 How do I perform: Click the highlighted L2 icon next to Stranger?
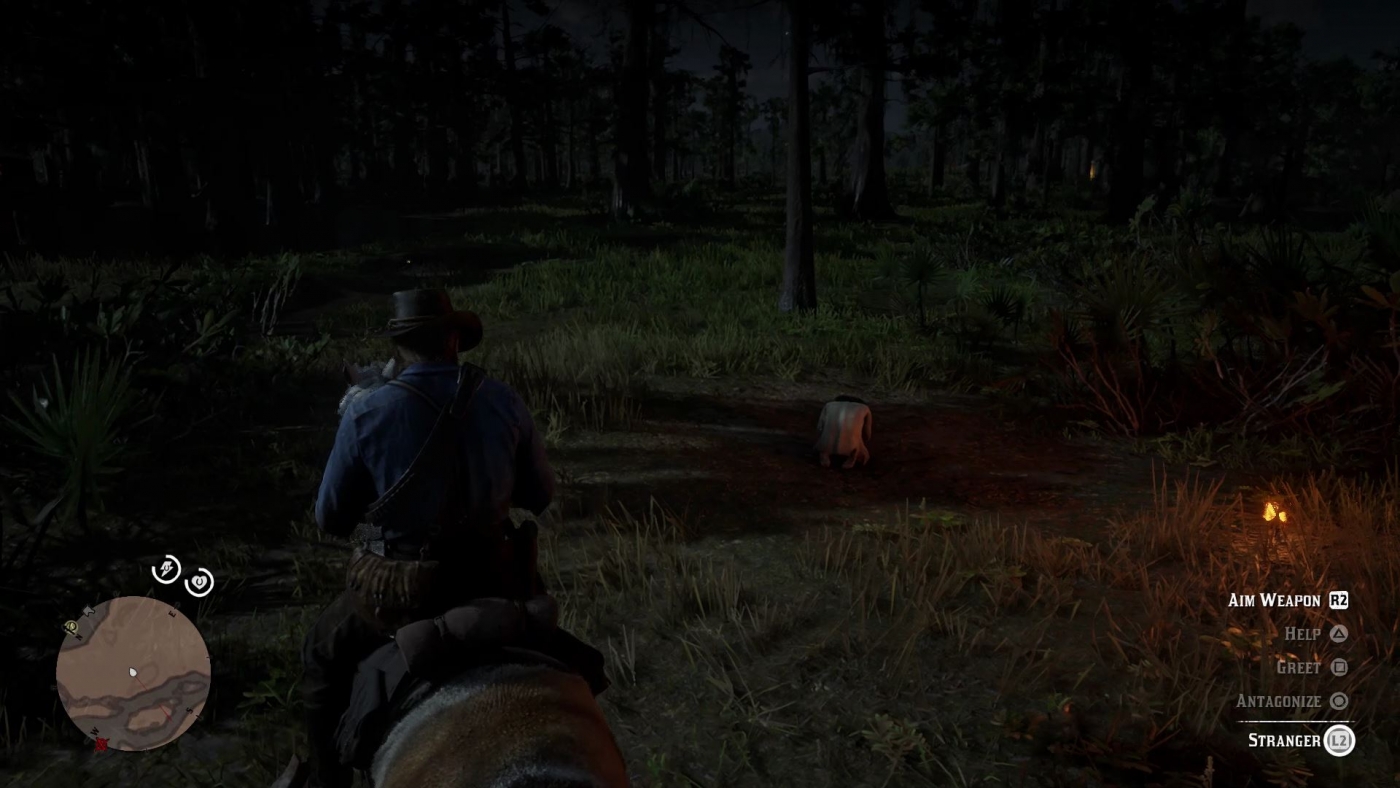pyautogui.click(x=1339, y=741)
